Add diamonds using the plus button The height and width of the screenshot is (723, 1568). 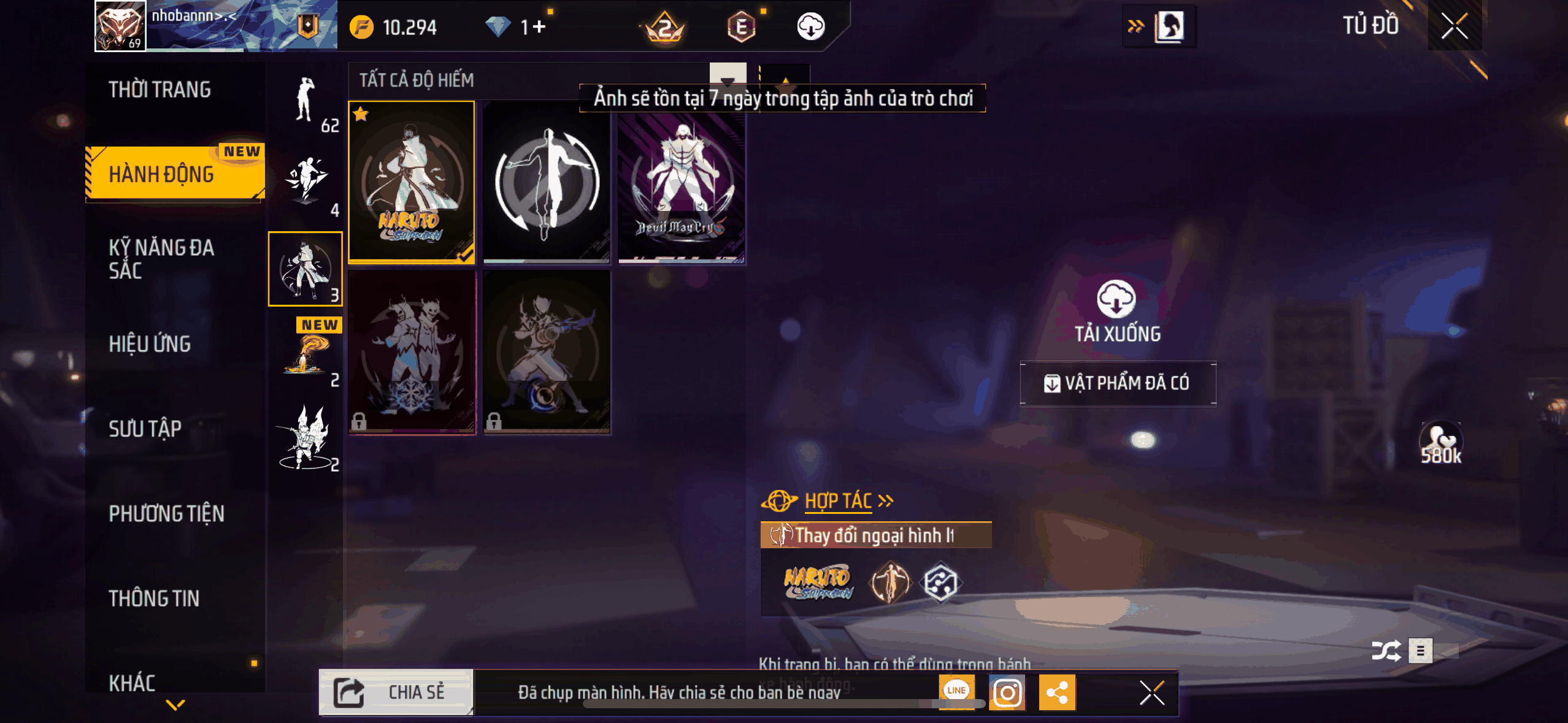(x=539, y=27)
